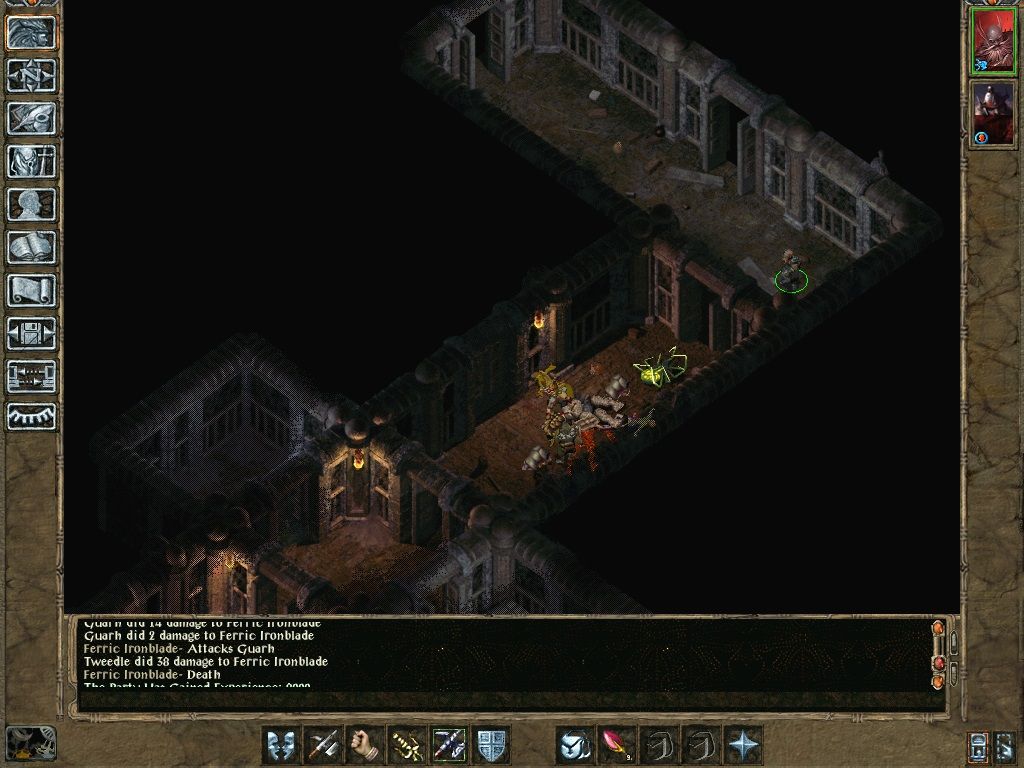This screenshot has height=768, width=1024.
Task: Open the inventory screen with the armored figure icon
Action: [32, 161]
